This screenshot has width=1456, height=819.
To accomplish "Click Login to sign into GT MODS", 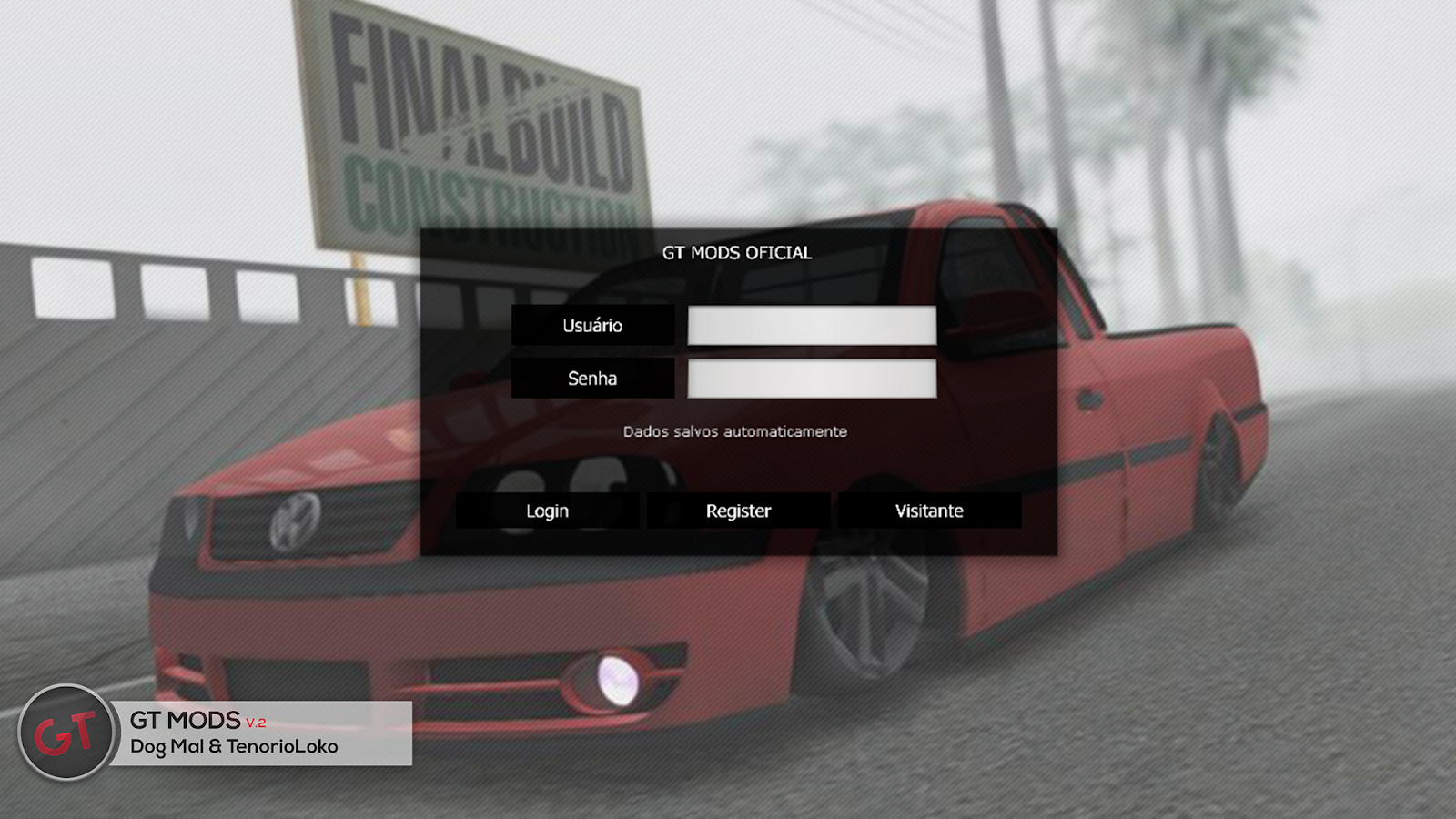I will (547, 511).
